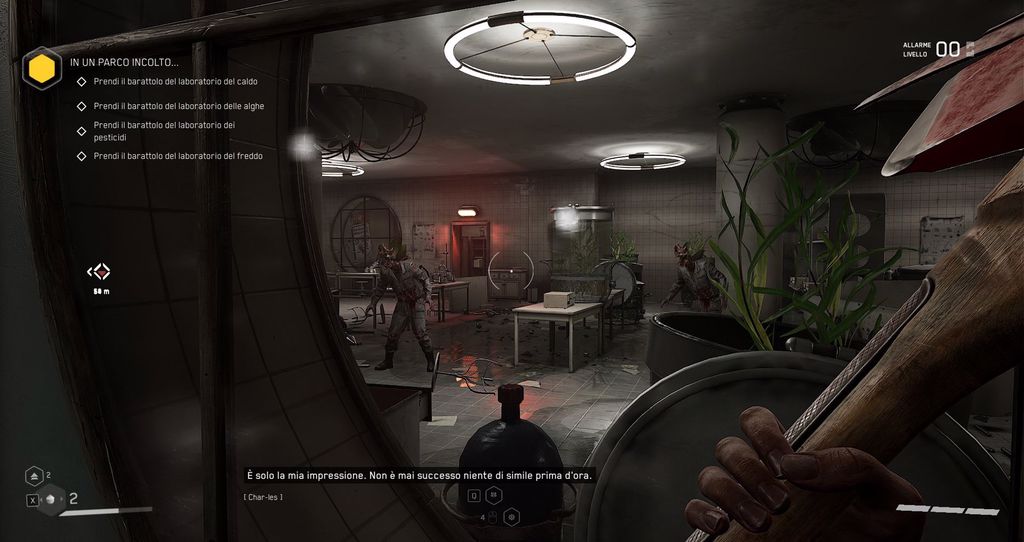Select the eject-arrow hexagon item icon
This screenshot has height=542, width=1024.
click(x=34, y=476)
